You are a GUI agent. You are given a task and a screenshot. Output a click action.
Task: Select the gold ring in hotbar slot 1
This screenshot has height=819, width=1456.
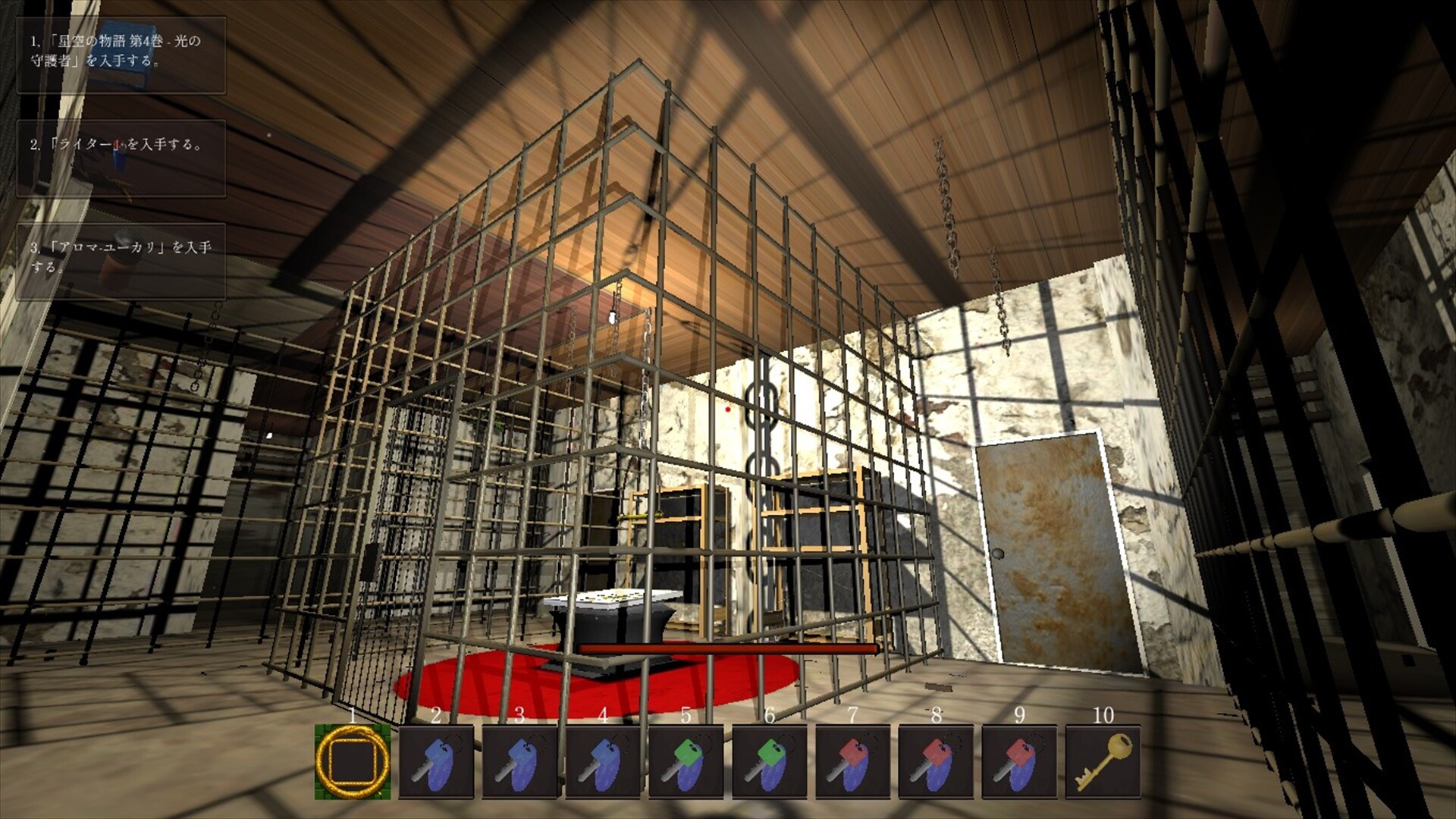pos(353,762)
